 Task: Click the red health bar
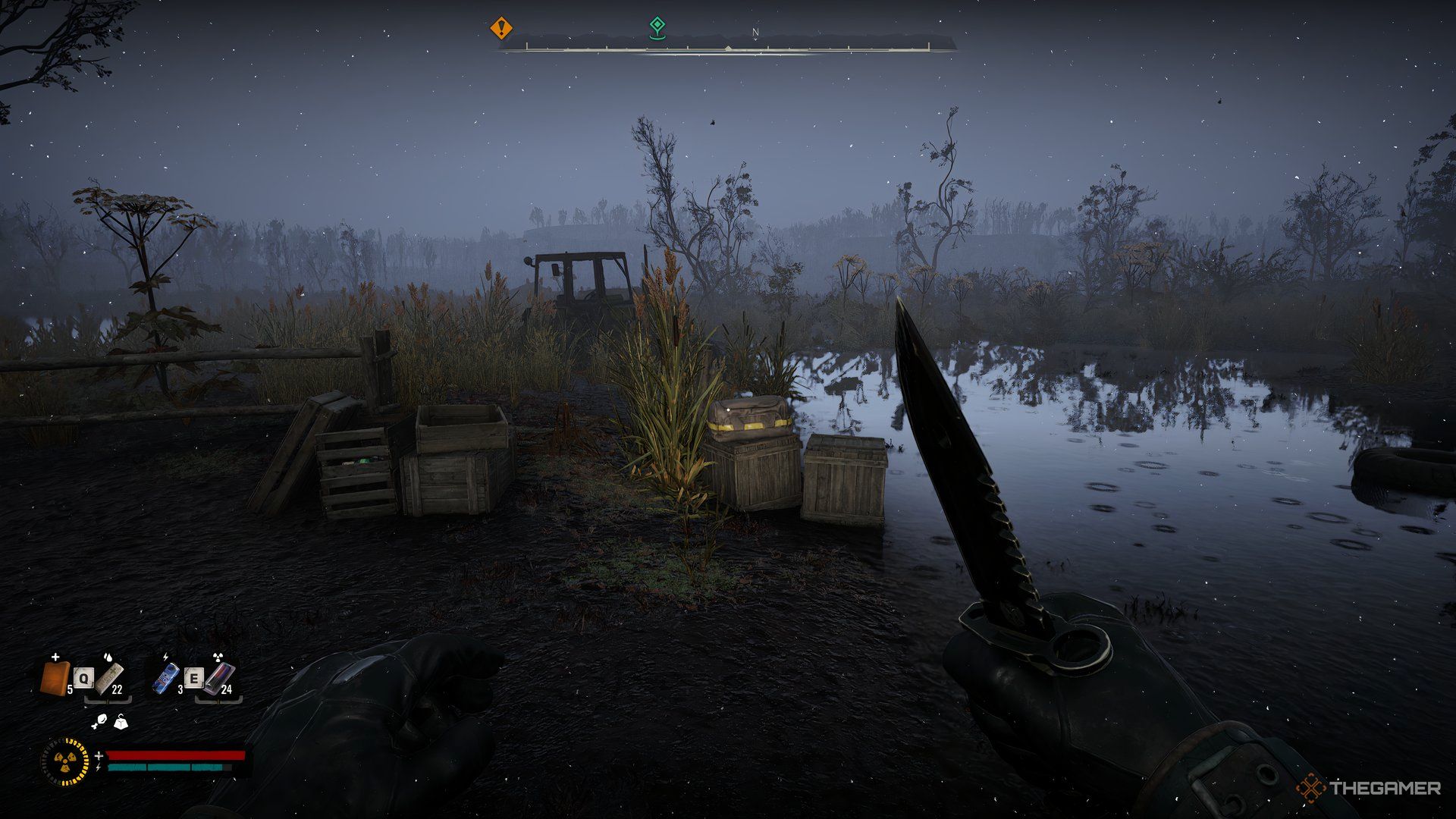pos(176,755)
